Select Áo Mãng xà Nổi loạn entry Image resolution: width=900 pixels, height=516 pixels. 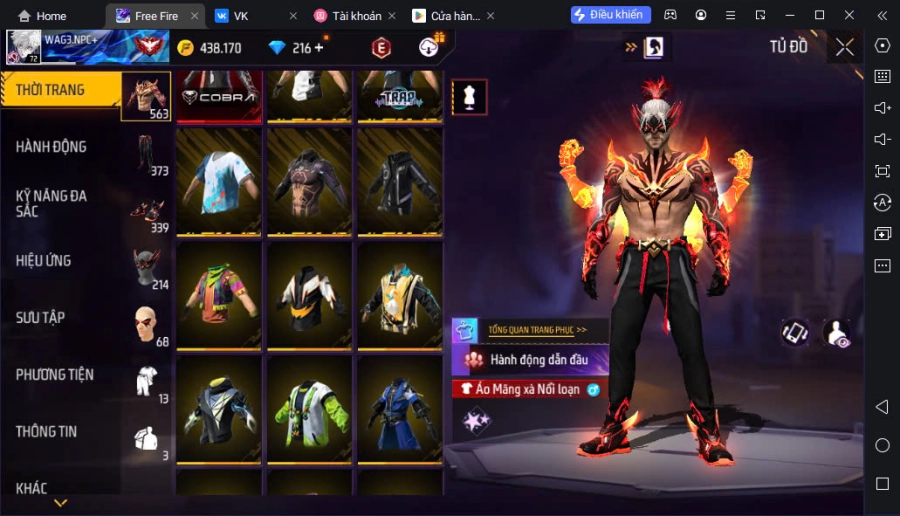528,389
